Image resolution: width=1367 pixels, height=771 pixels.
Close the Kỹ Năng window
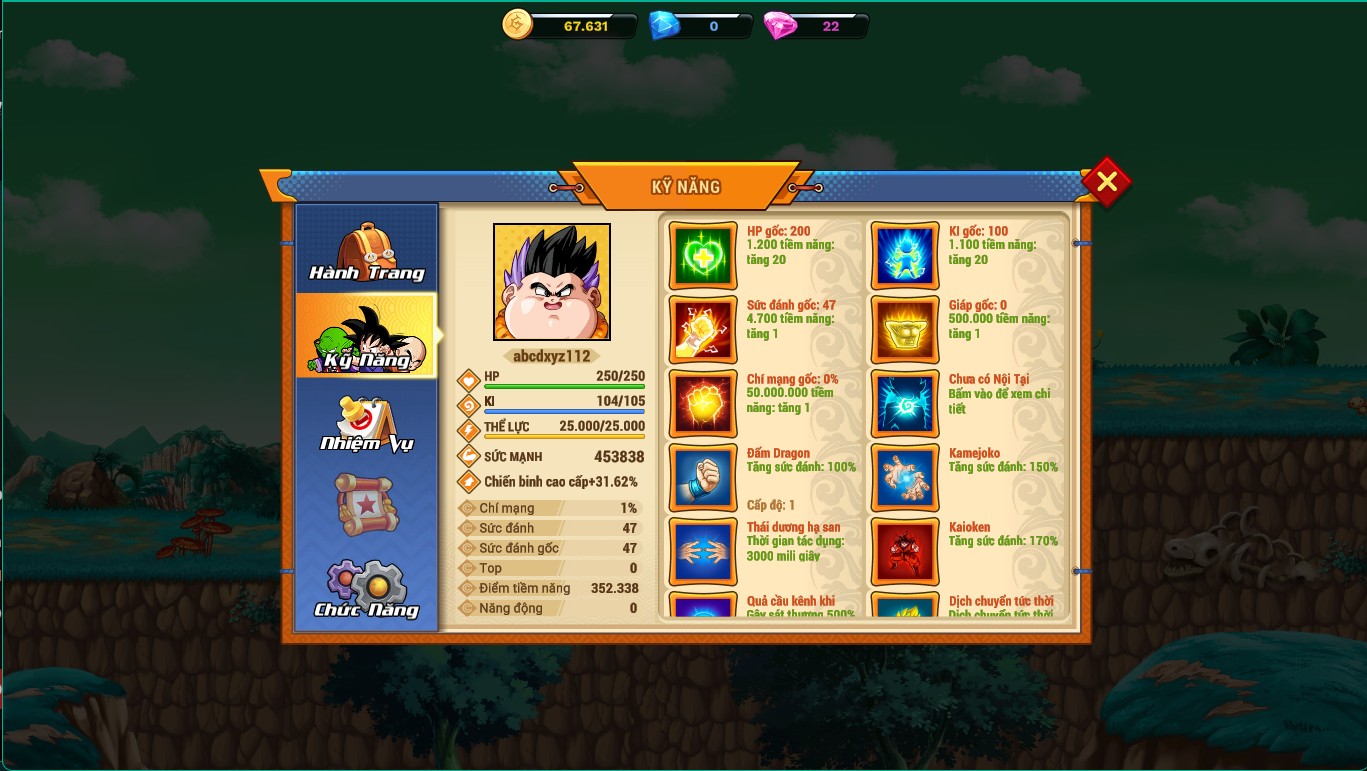[x=1106, y=182]
